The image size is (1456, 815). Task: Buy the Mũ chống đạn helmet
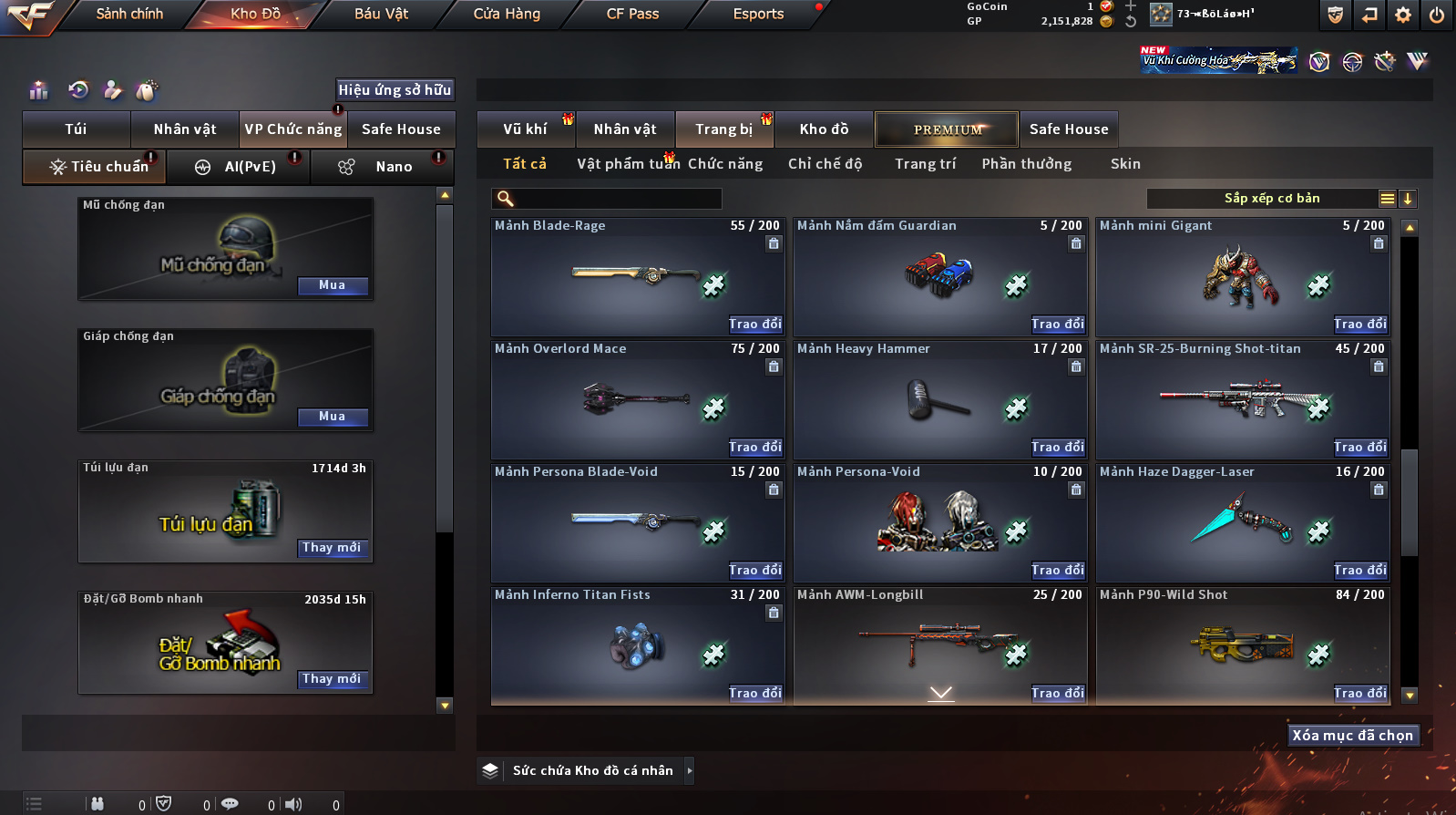point(333,285)
